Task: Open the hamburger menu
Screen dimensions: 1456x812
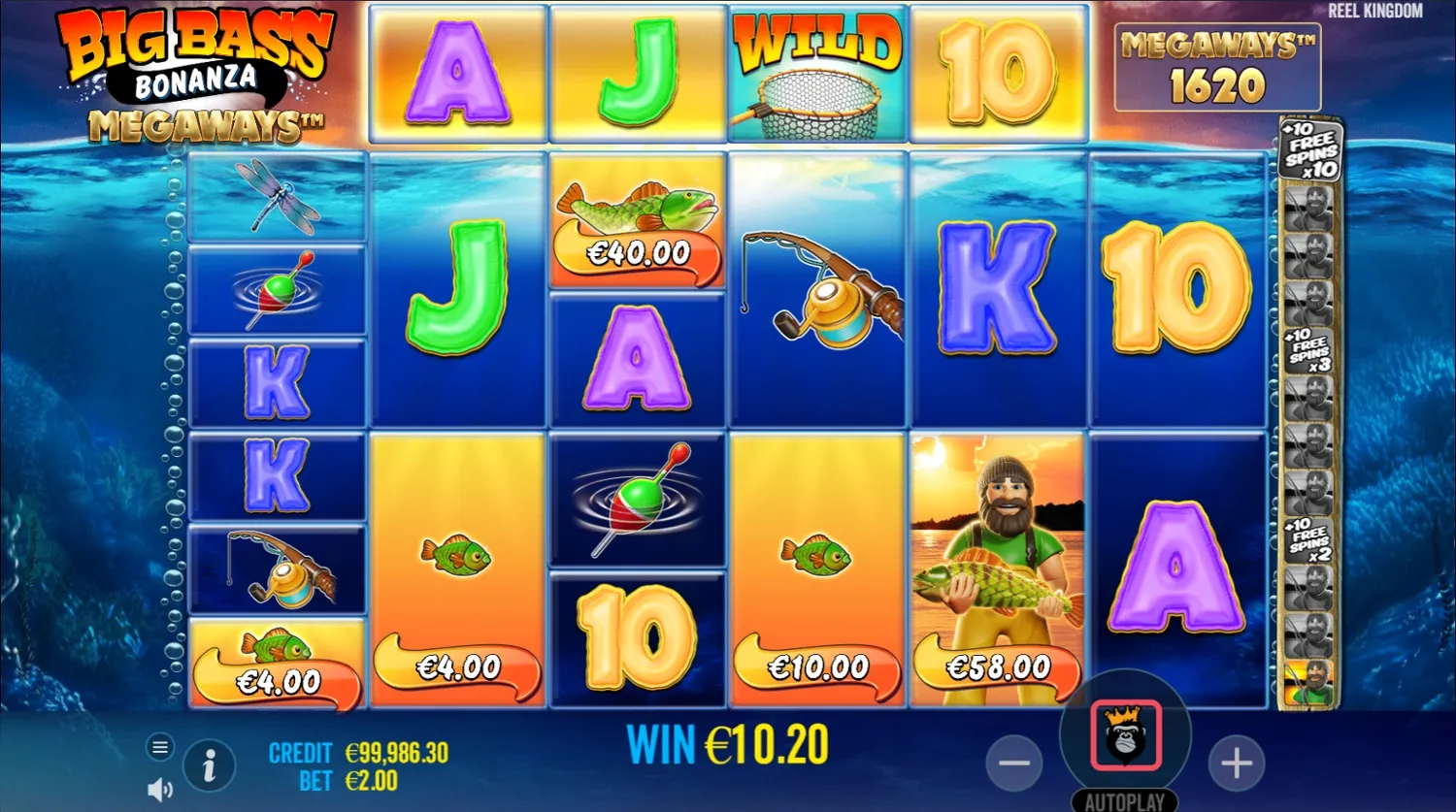Action: pyautogui.click(x=159, y=748)
